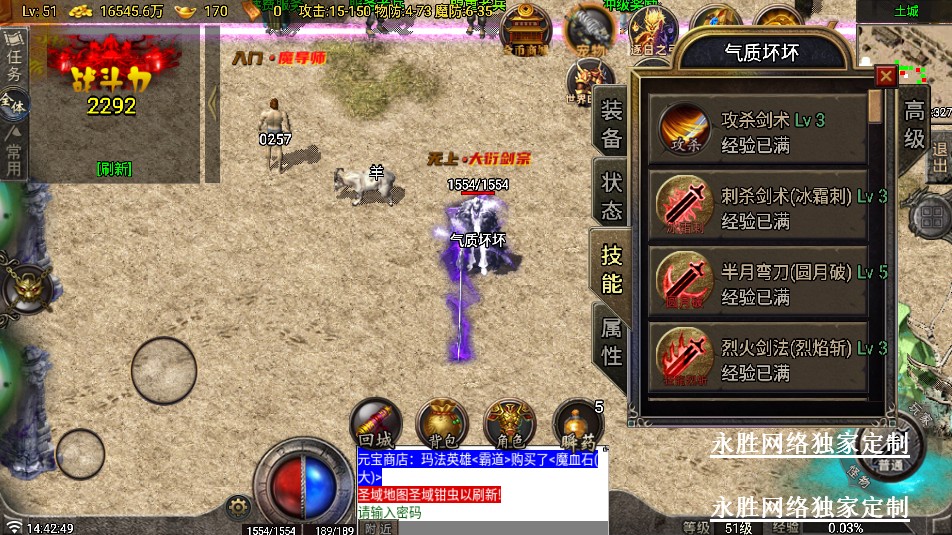This screenshot has height=535, width=952.
Task: Collapse the left panel with the arrow
Action: (x=212, y=100)
